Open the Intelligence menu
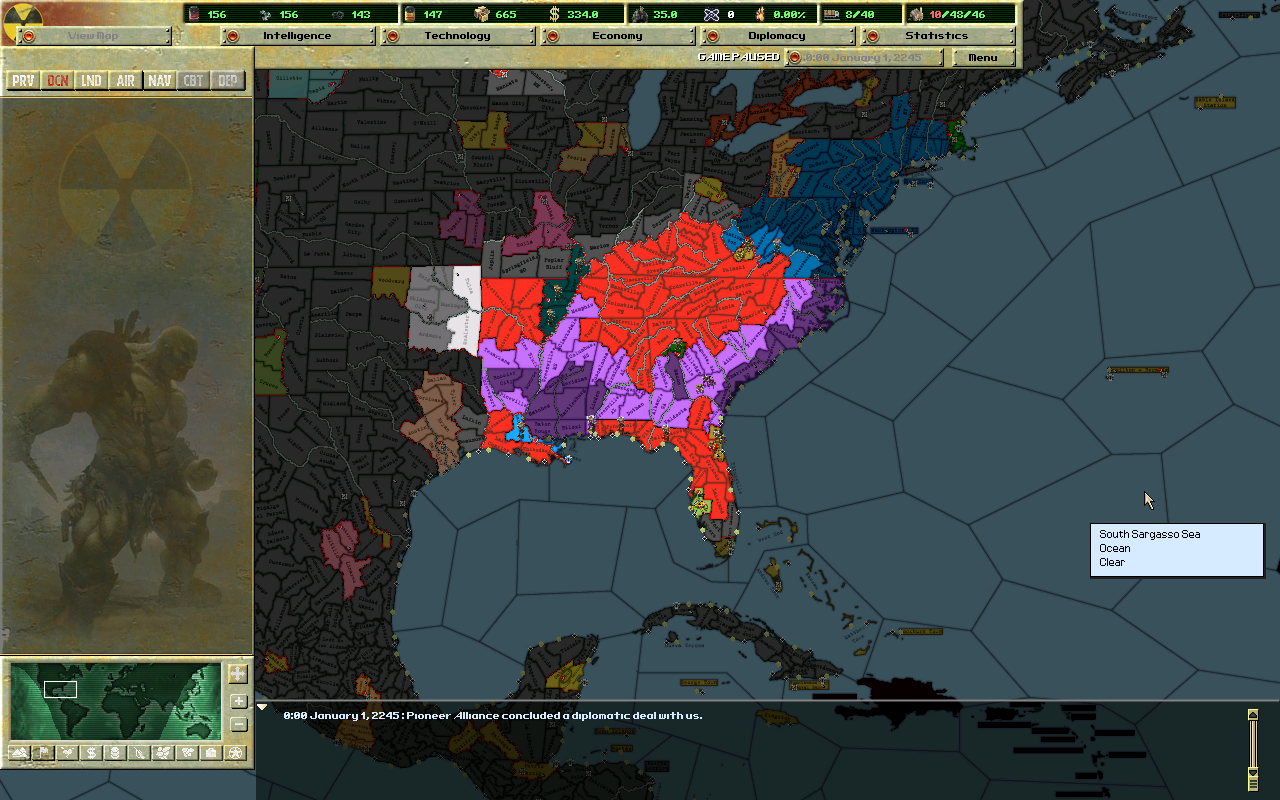1280x800 pixels. 298,35
